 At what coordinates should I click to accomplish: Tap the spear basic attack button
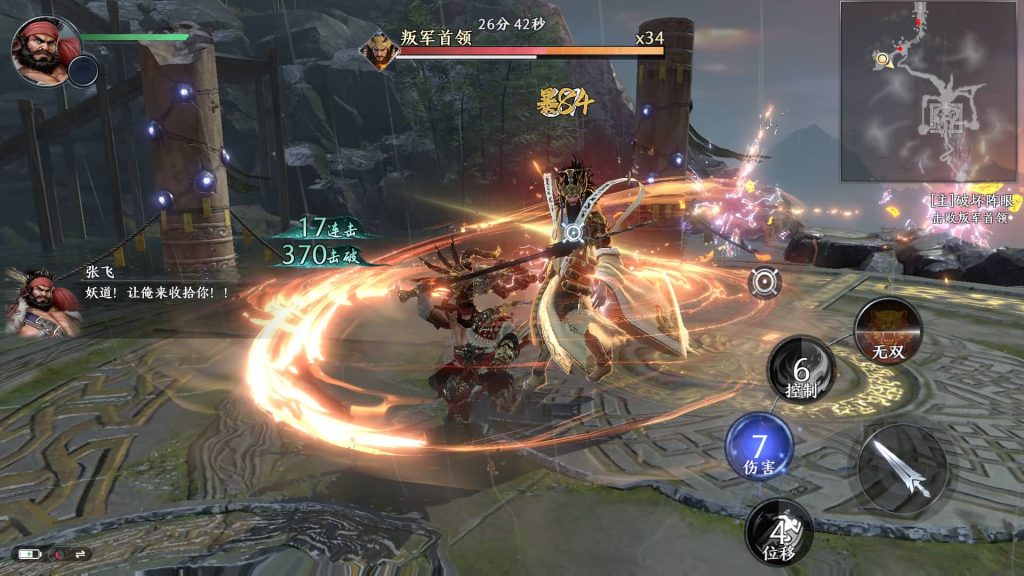point(903,469)
